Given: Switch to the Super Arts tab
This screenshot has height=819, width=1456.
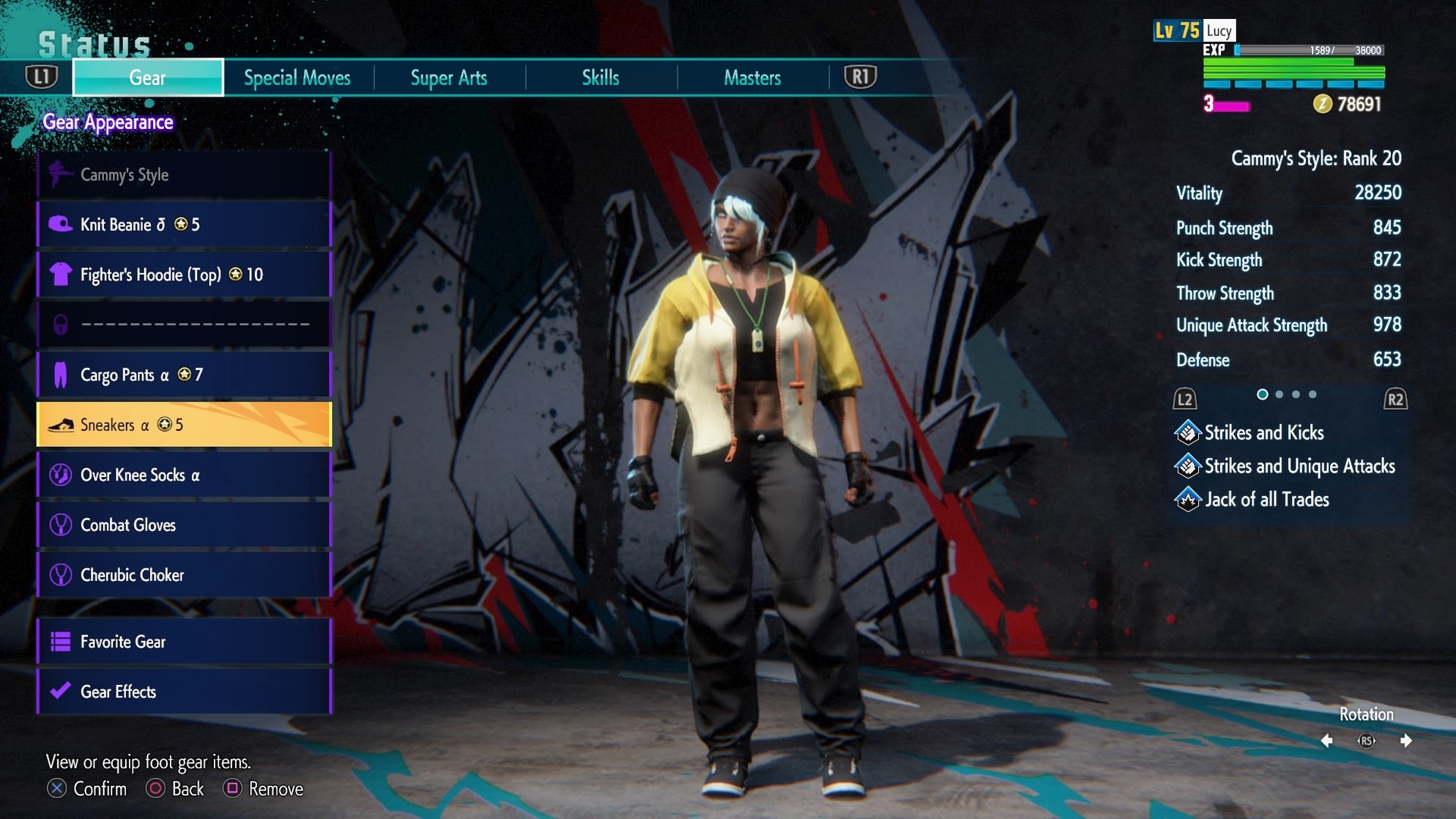Looking at the screenshot, I should click(449, 78).
